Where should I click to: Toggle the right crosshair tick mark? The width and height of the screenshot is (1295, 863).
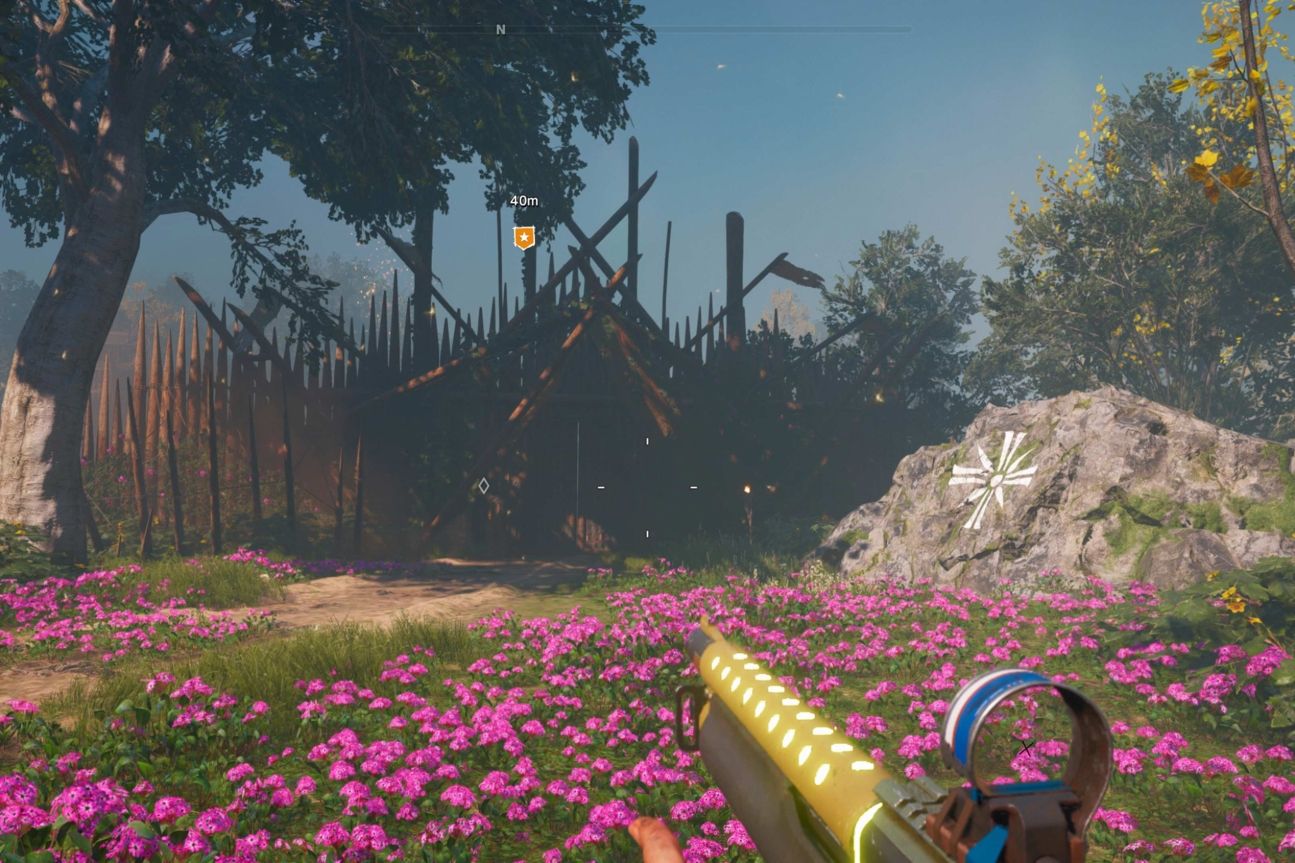(693, 487)
